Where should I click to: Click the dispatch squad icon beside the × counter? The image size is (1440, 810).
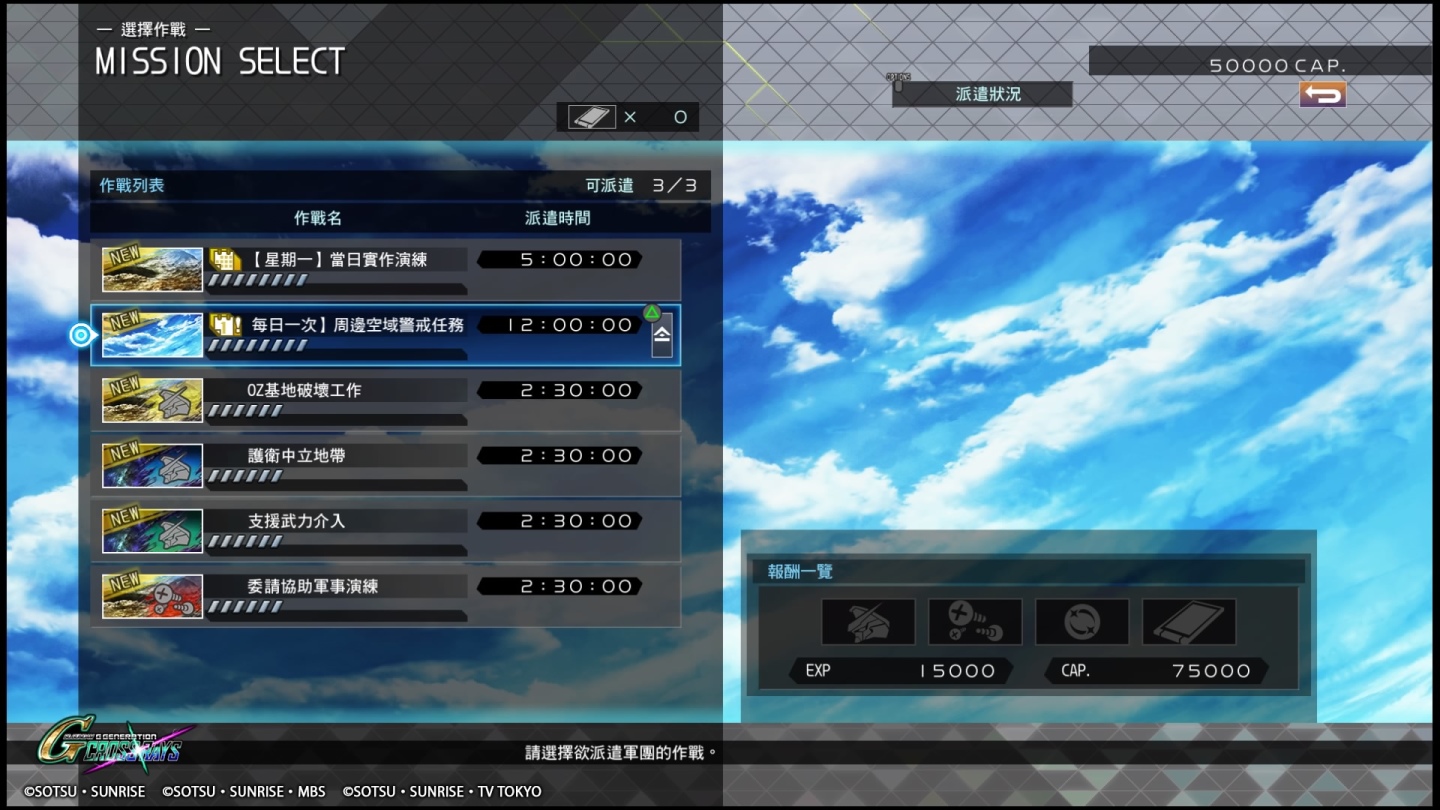tap(590, 116)
